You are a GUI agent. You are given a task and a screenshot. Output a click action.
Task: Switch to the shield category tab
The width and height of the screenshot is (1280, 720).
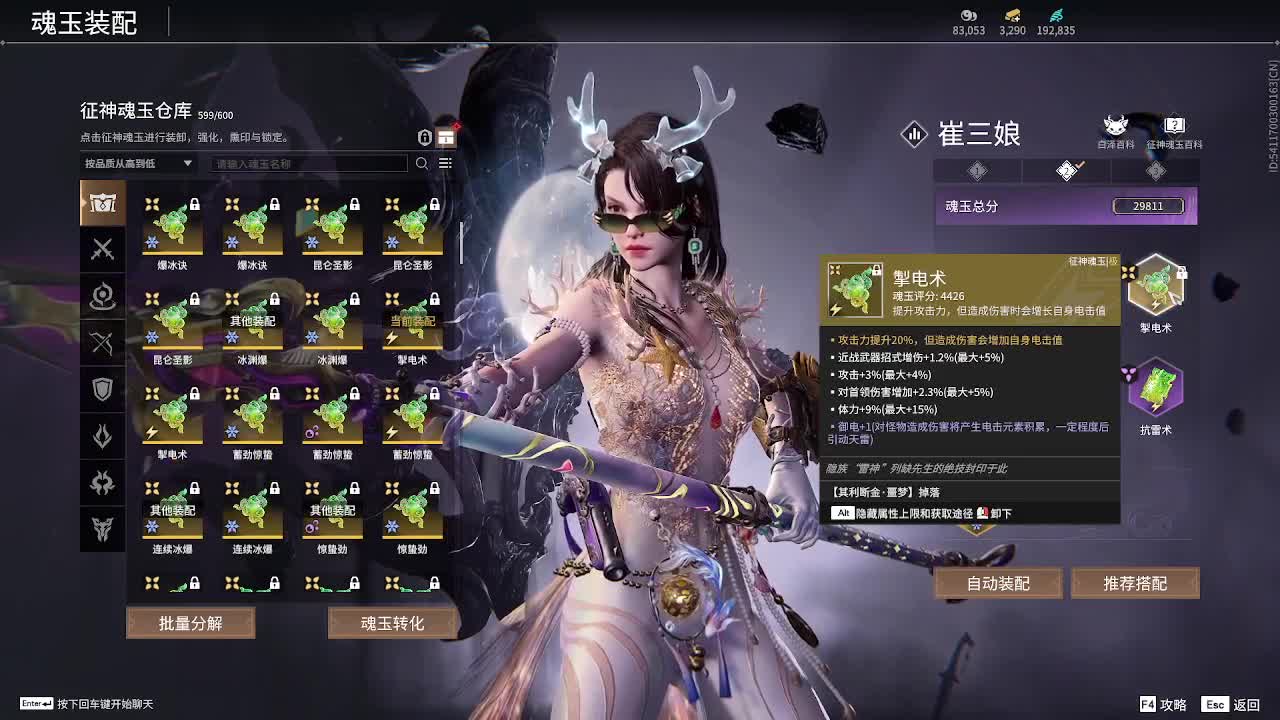tap(103, 389)
